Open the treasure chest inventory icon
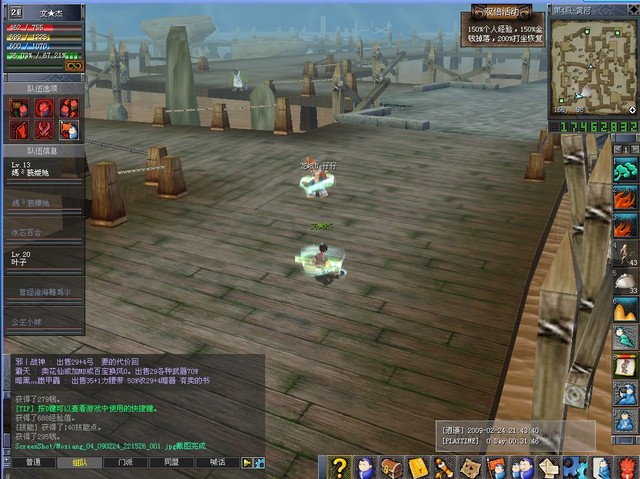The image size is (640, 479). [392, 467]
